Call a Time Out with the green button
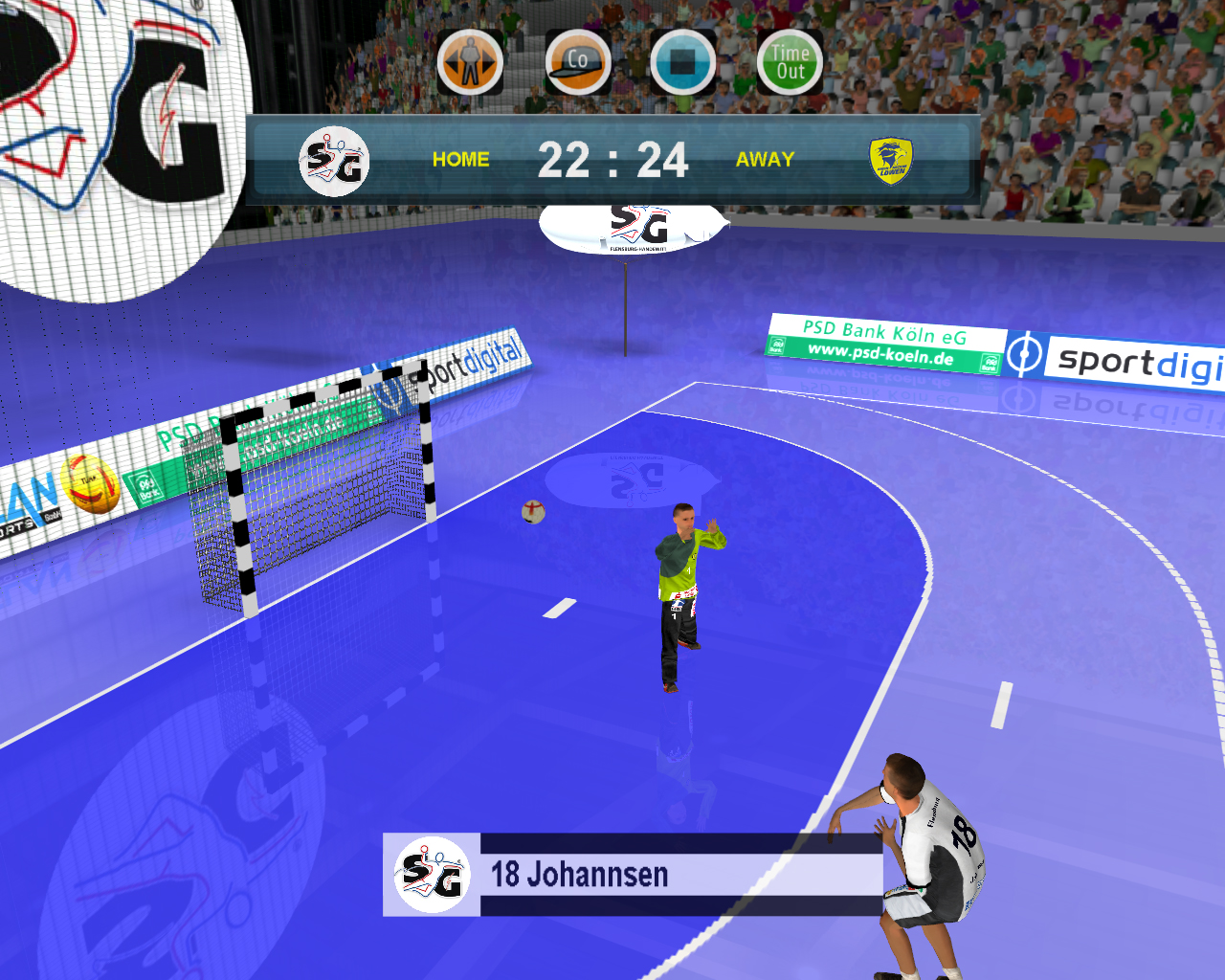The image size is (1225, 980). click(x=790, y=63)
